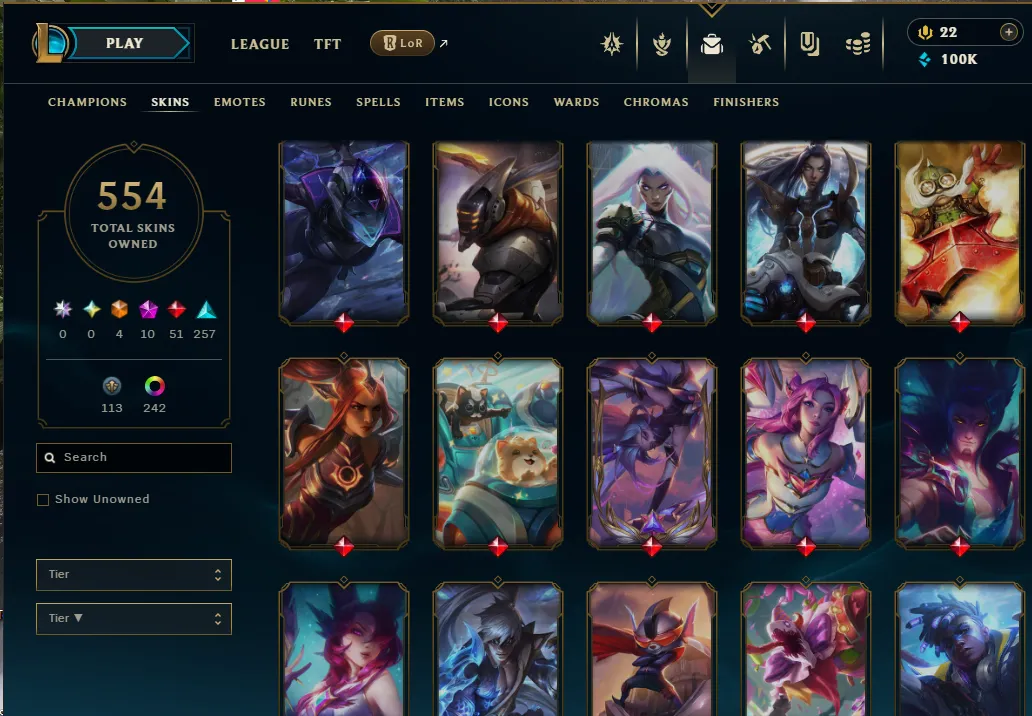Add RP with the plus button
This screenshot has width=1032, height=716.
click(1008, 33)
